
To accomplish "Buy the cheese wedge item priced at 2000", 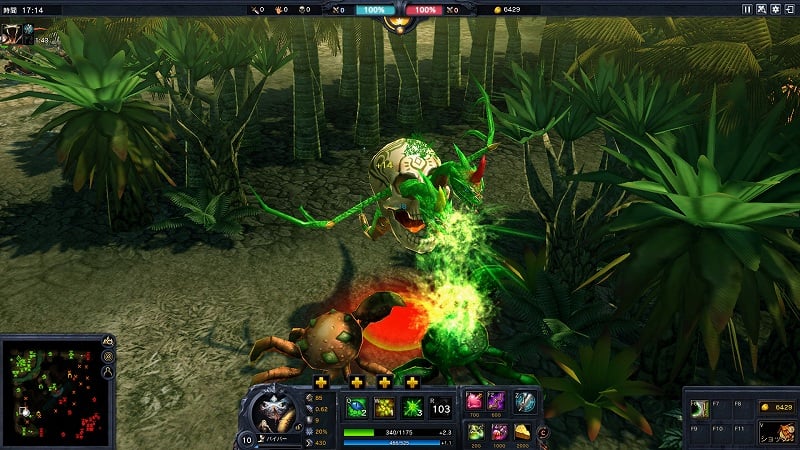I will pyautogui.click(x=524, y=431).
